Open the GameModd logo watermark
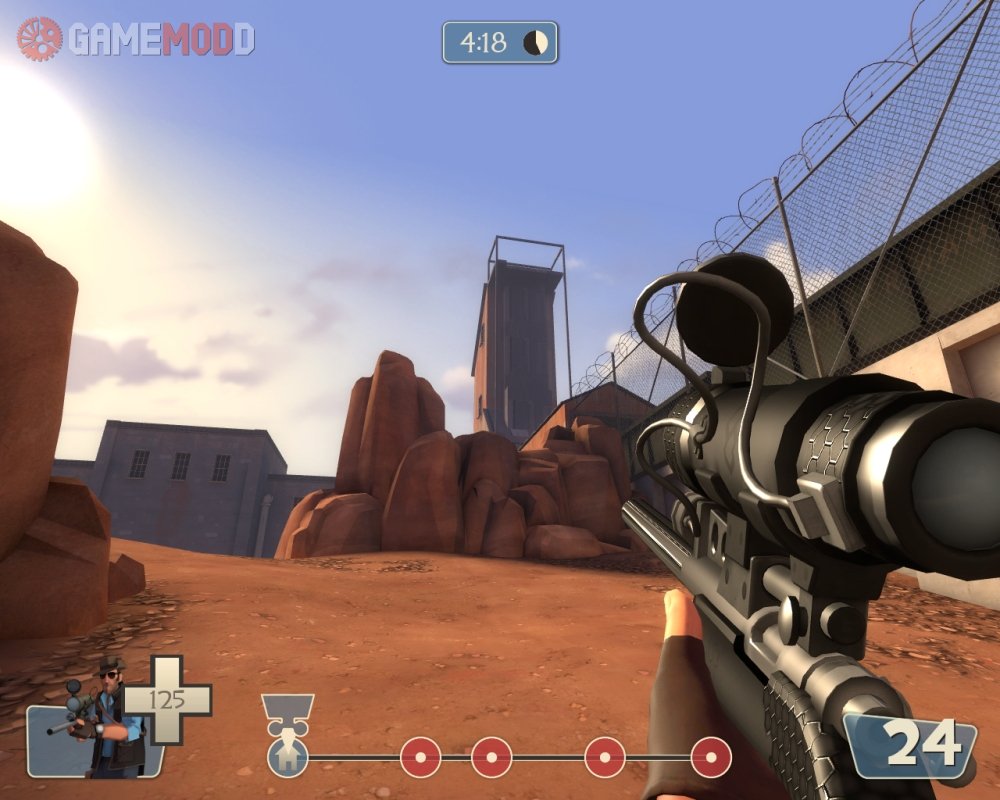The height and width of the screenshot is (800, 1000). [x=136, y=38]
